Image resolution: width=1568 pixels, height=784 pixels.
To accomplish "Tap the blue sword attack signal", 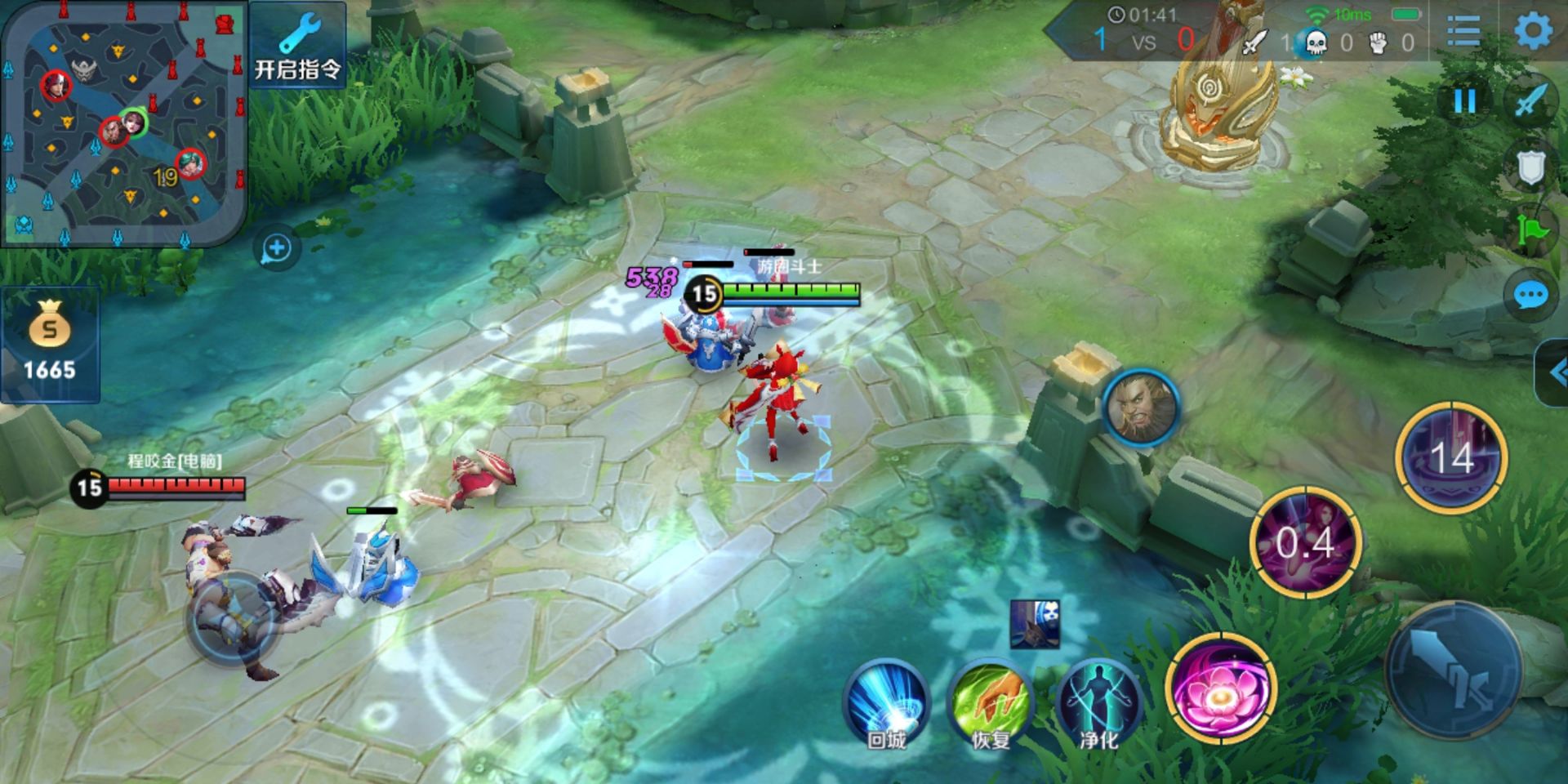I will click(1530, 102).
